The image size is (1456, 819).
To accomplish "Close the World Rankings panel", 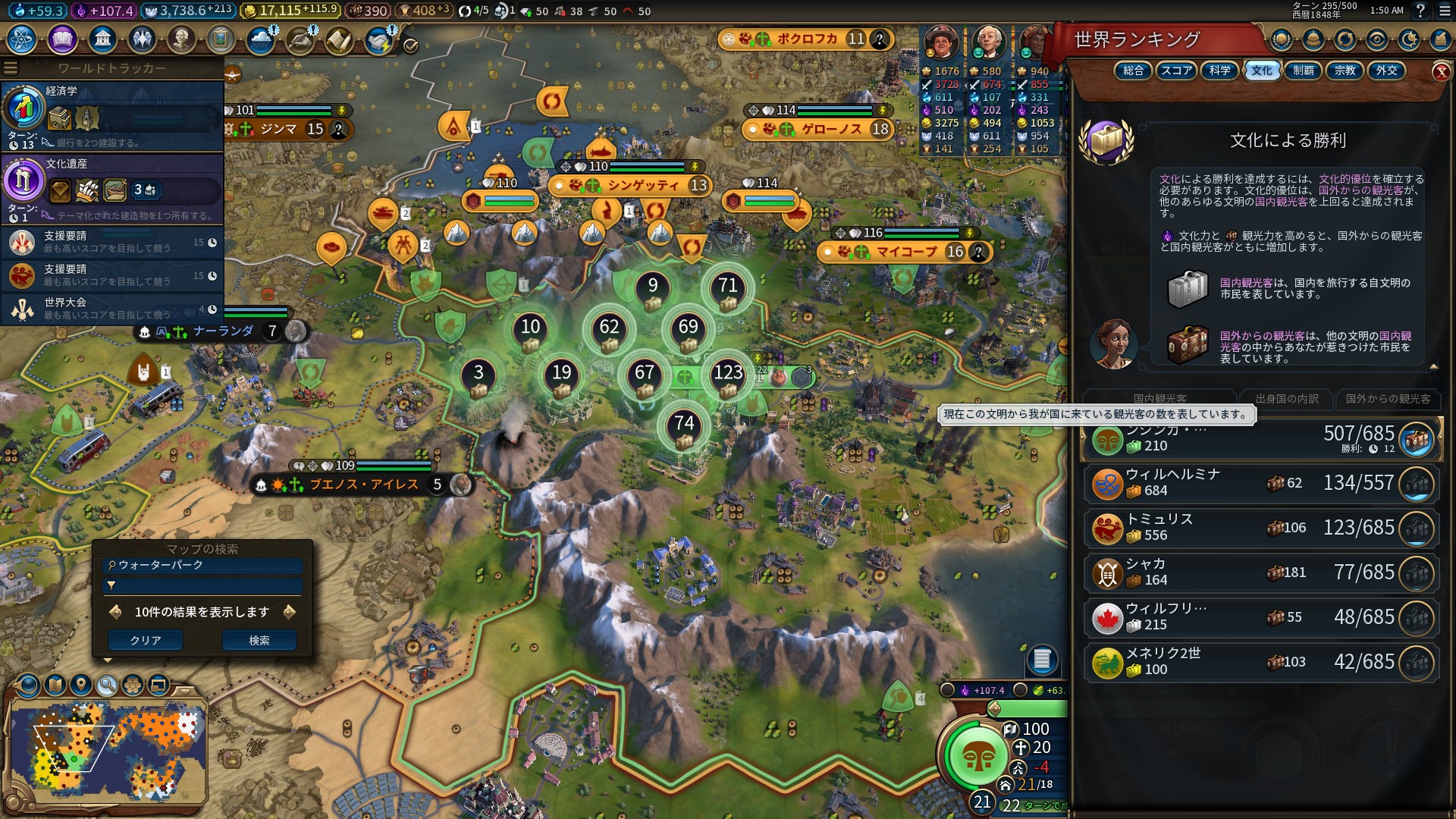I will [1441, 72].
